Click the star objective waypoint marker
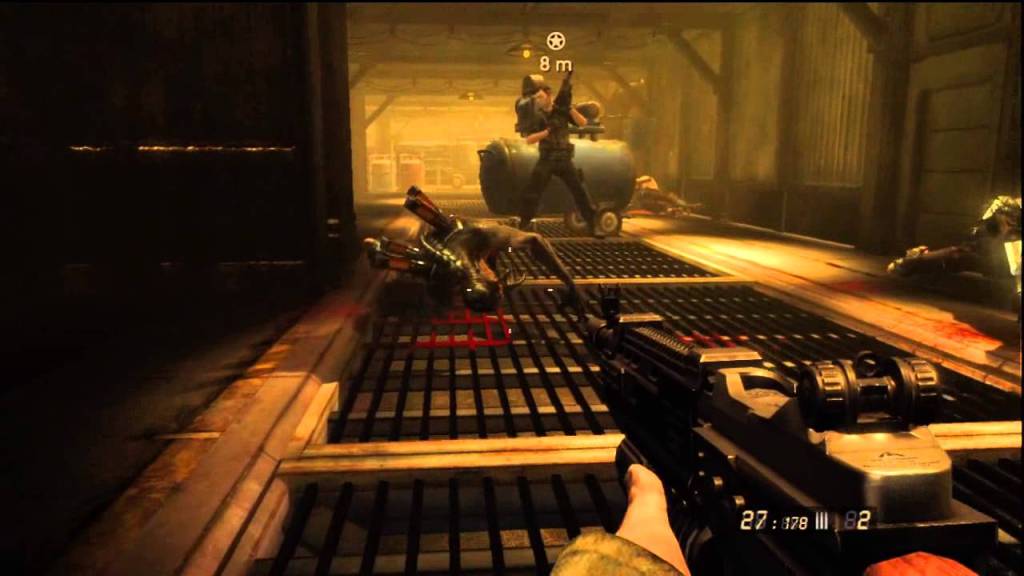Screen dimensions: 1024x576 point(556,41)
